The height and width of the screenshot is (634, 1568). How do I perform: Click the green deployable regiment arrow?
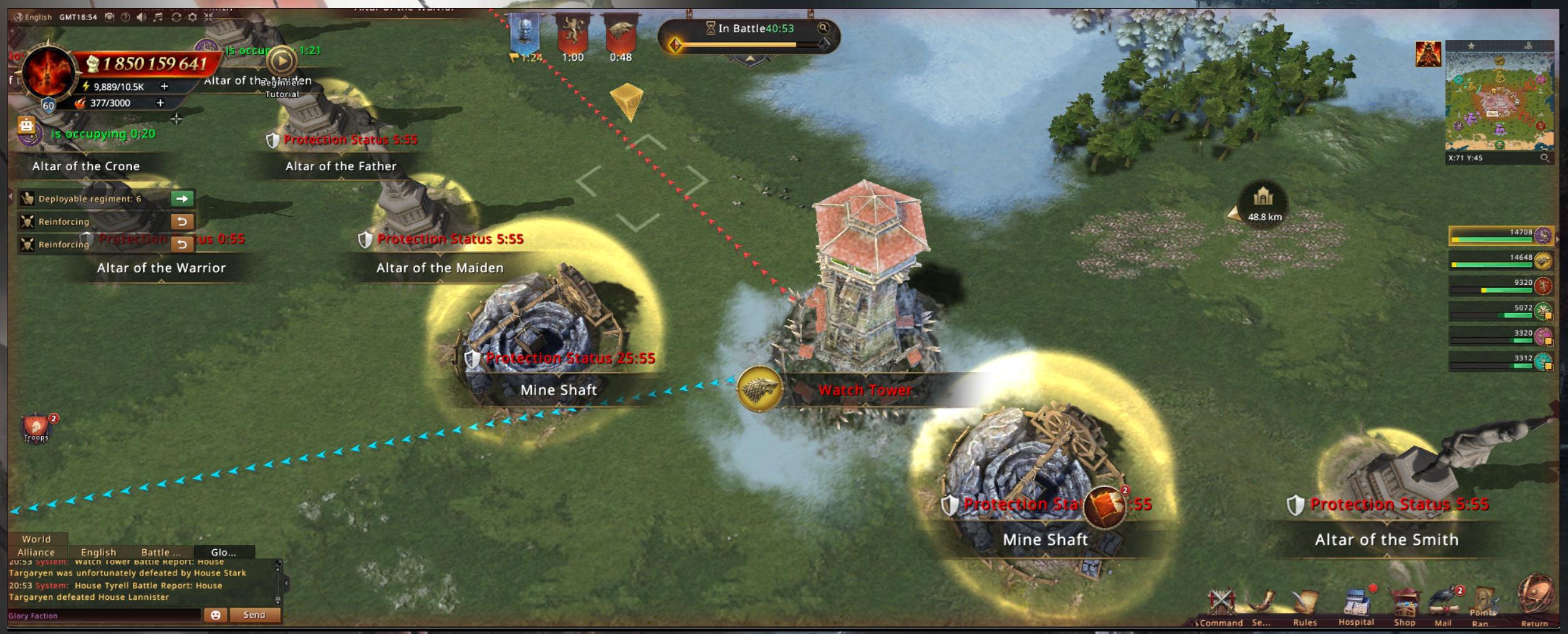[x=182, y=199]
